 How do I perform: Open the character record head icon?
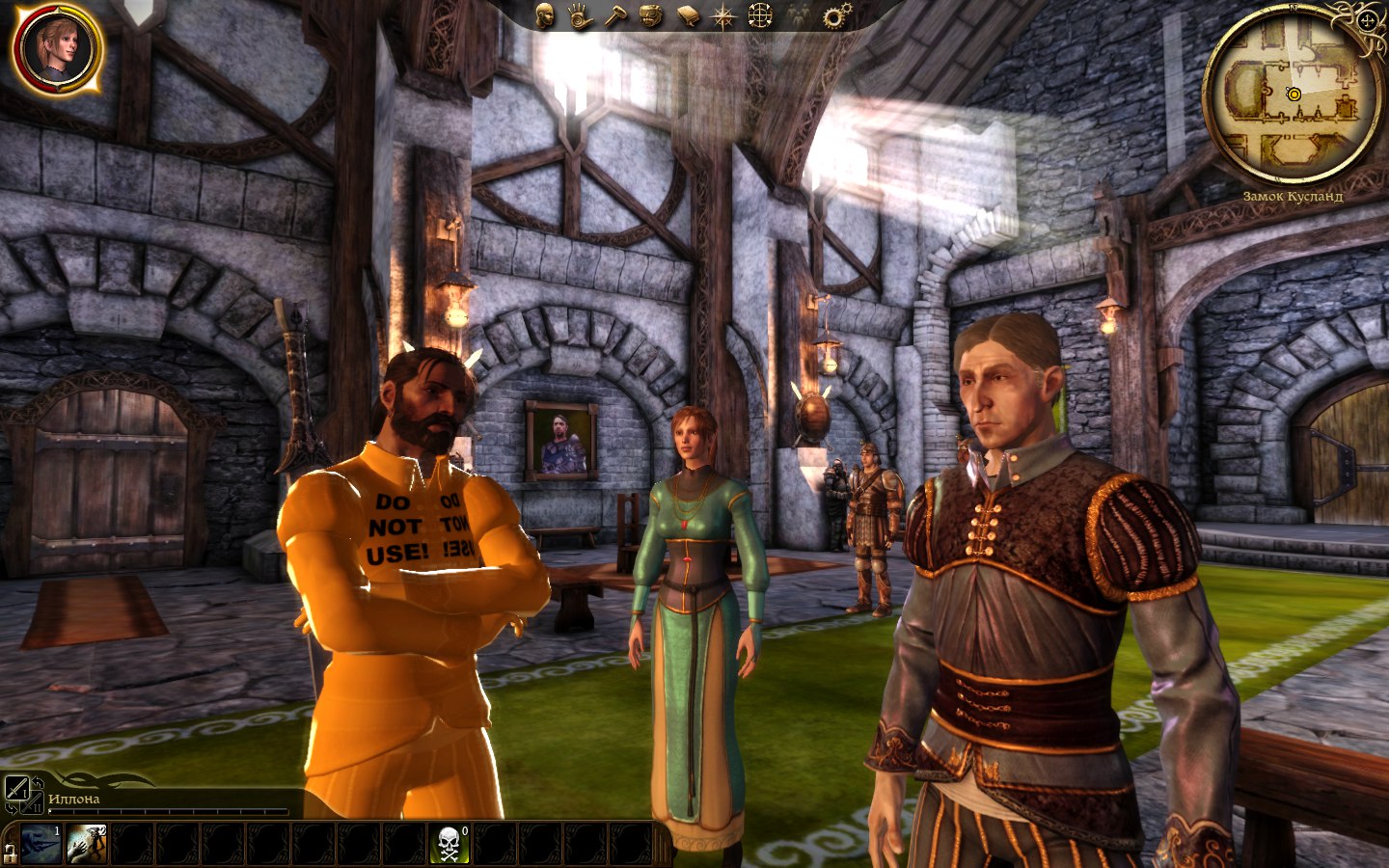[545, 15]
